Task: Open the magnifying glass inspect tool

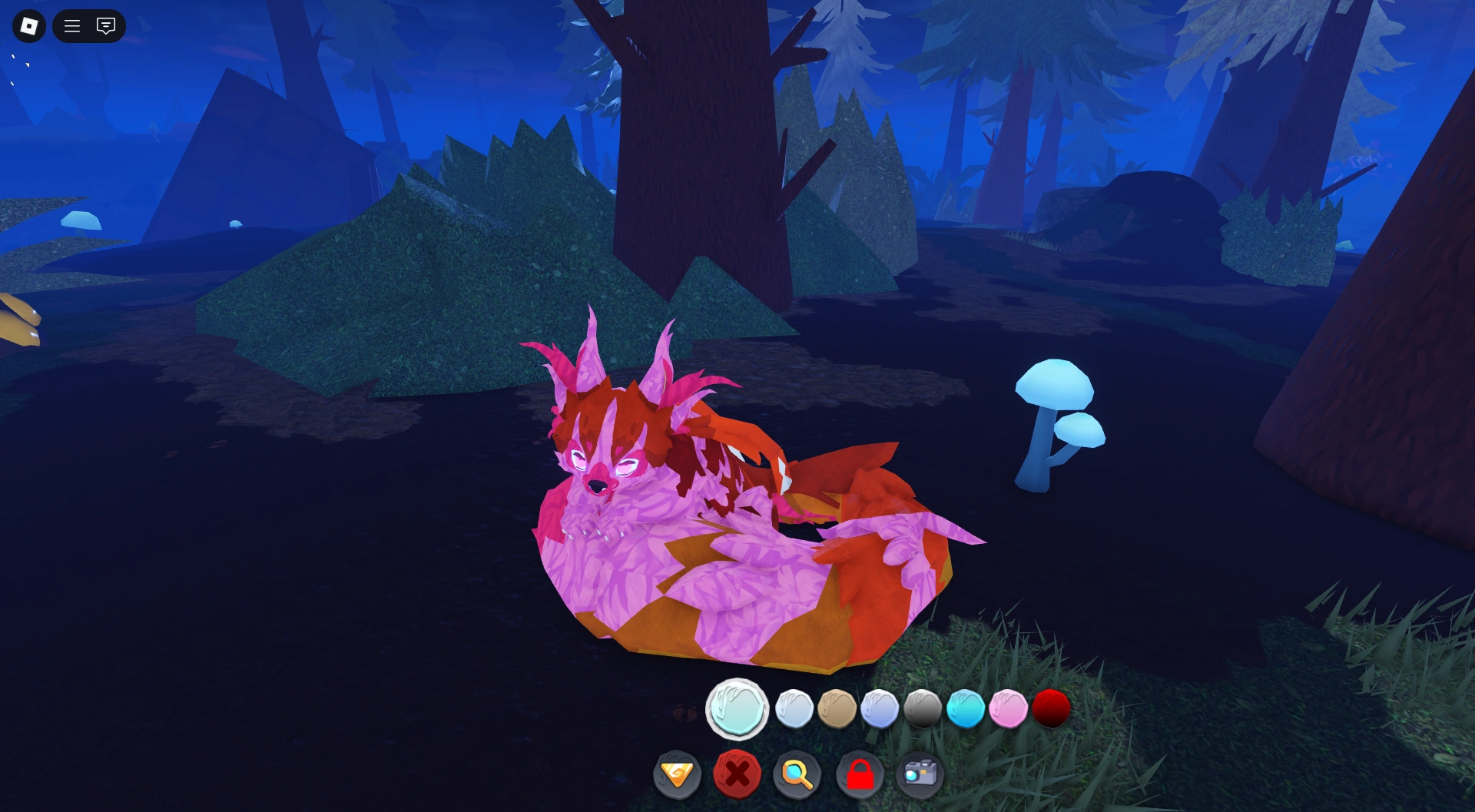Action: [x=797, y=774]
